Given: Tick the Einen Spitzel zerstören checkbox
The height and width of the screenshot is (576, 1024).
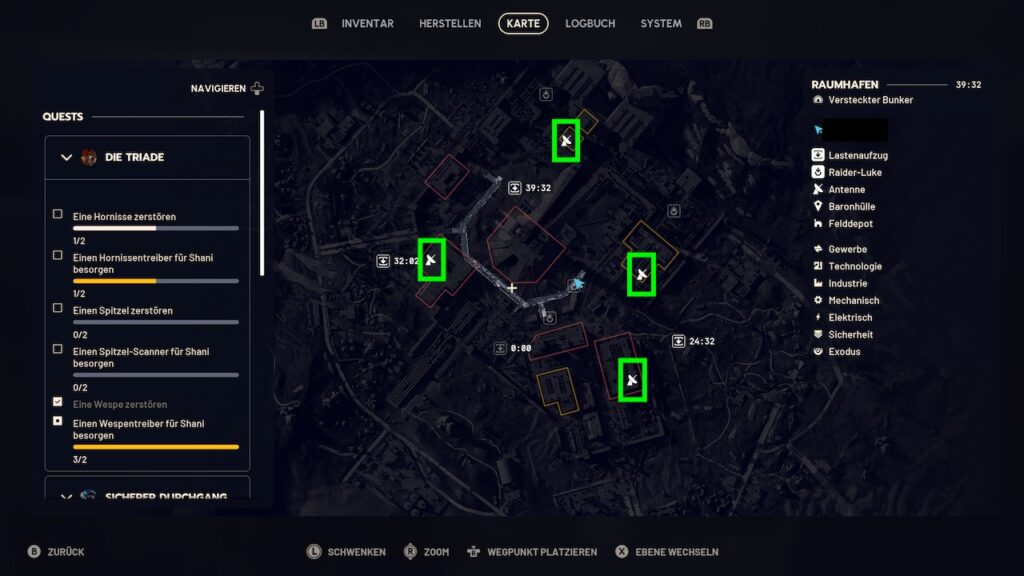Looking at the screenshot, I should tap(58, 308).
